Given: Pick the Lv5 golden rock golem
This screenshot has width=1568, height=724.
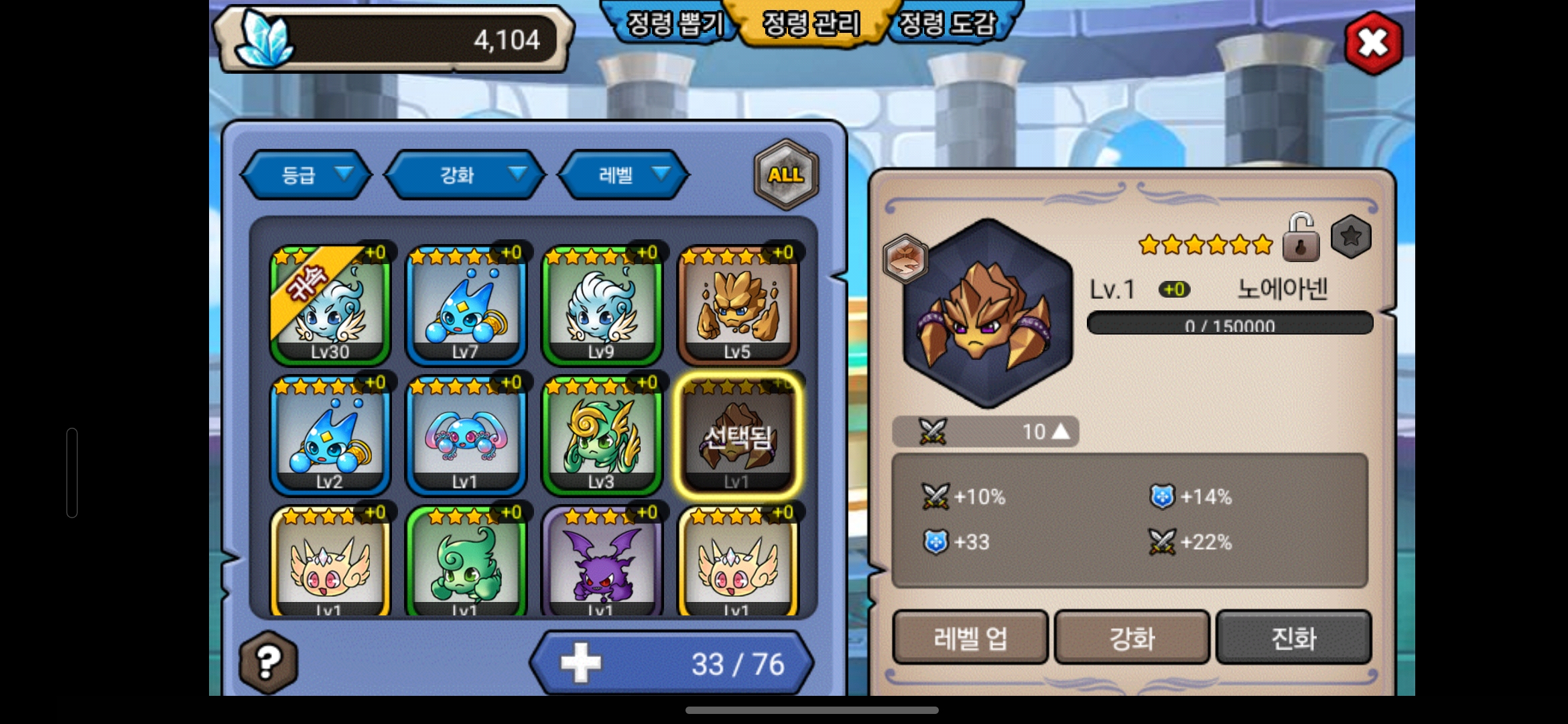Looking at the screenshot, I should pos(737,305).
